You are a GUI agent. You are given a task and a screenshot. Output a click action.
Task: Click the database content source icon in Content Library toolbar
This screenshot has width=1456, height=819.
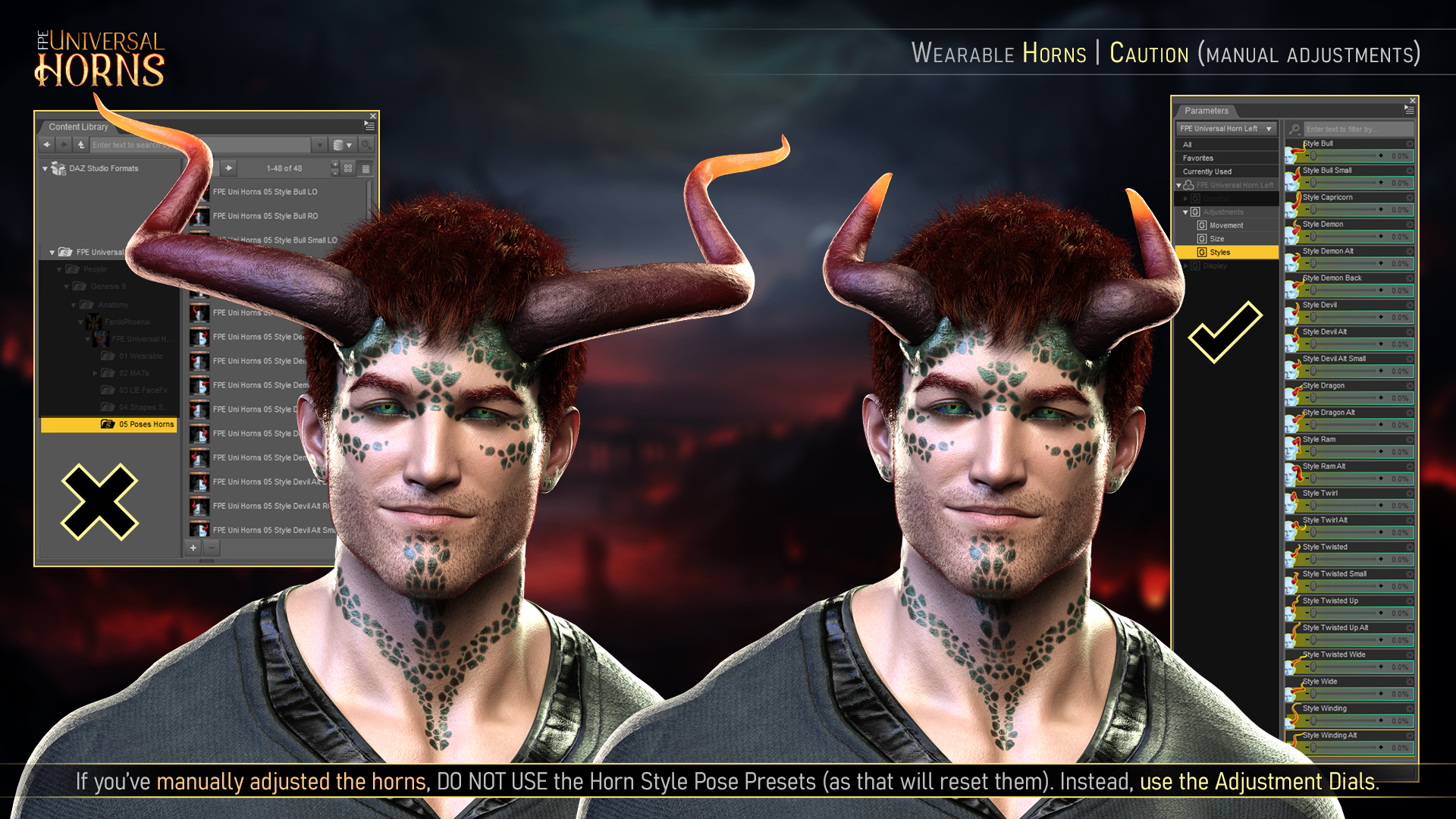[338, 146]
